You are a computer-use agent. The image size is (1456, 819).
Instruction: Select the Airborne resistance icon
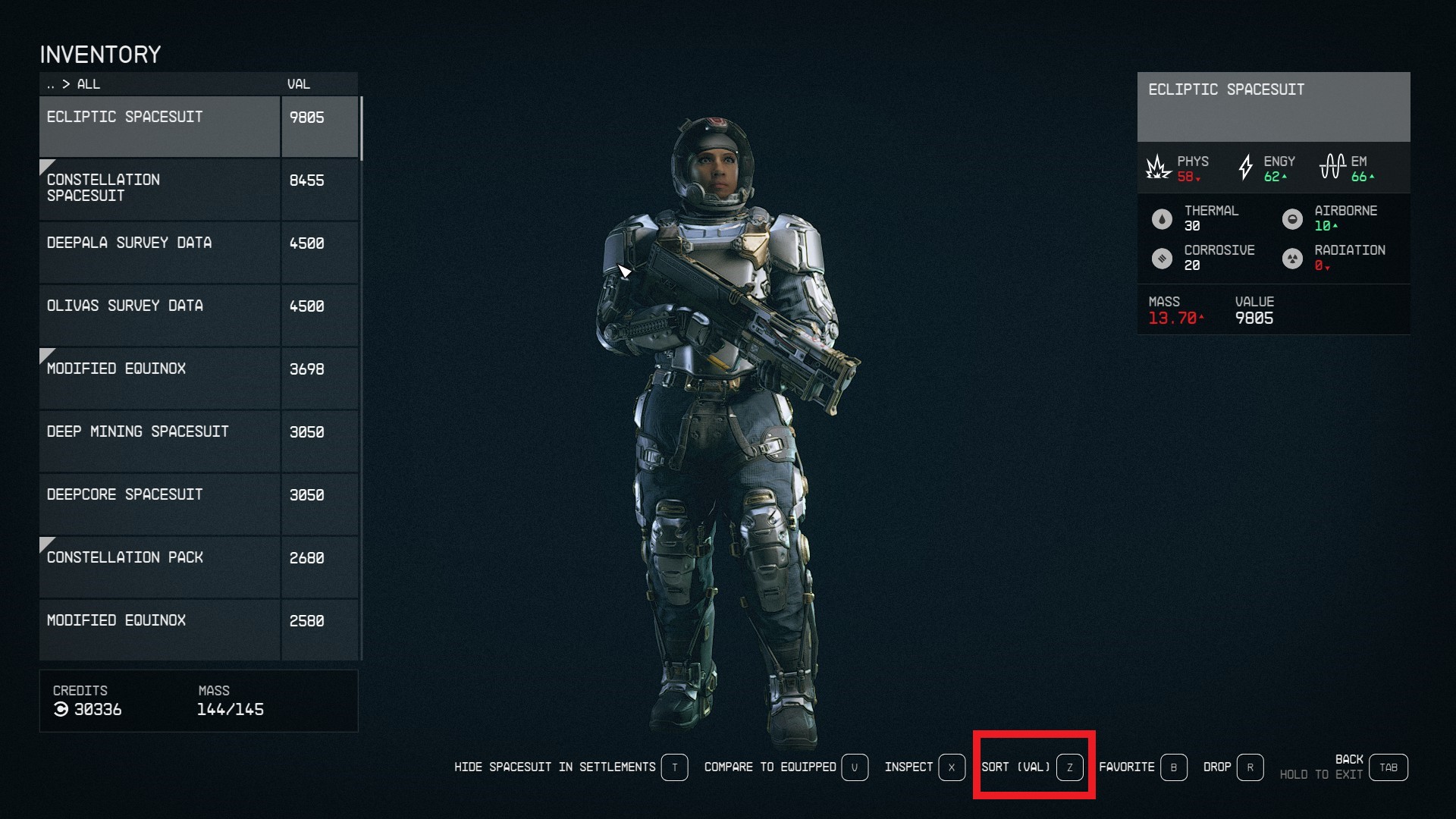click(x=1294, y=218)
